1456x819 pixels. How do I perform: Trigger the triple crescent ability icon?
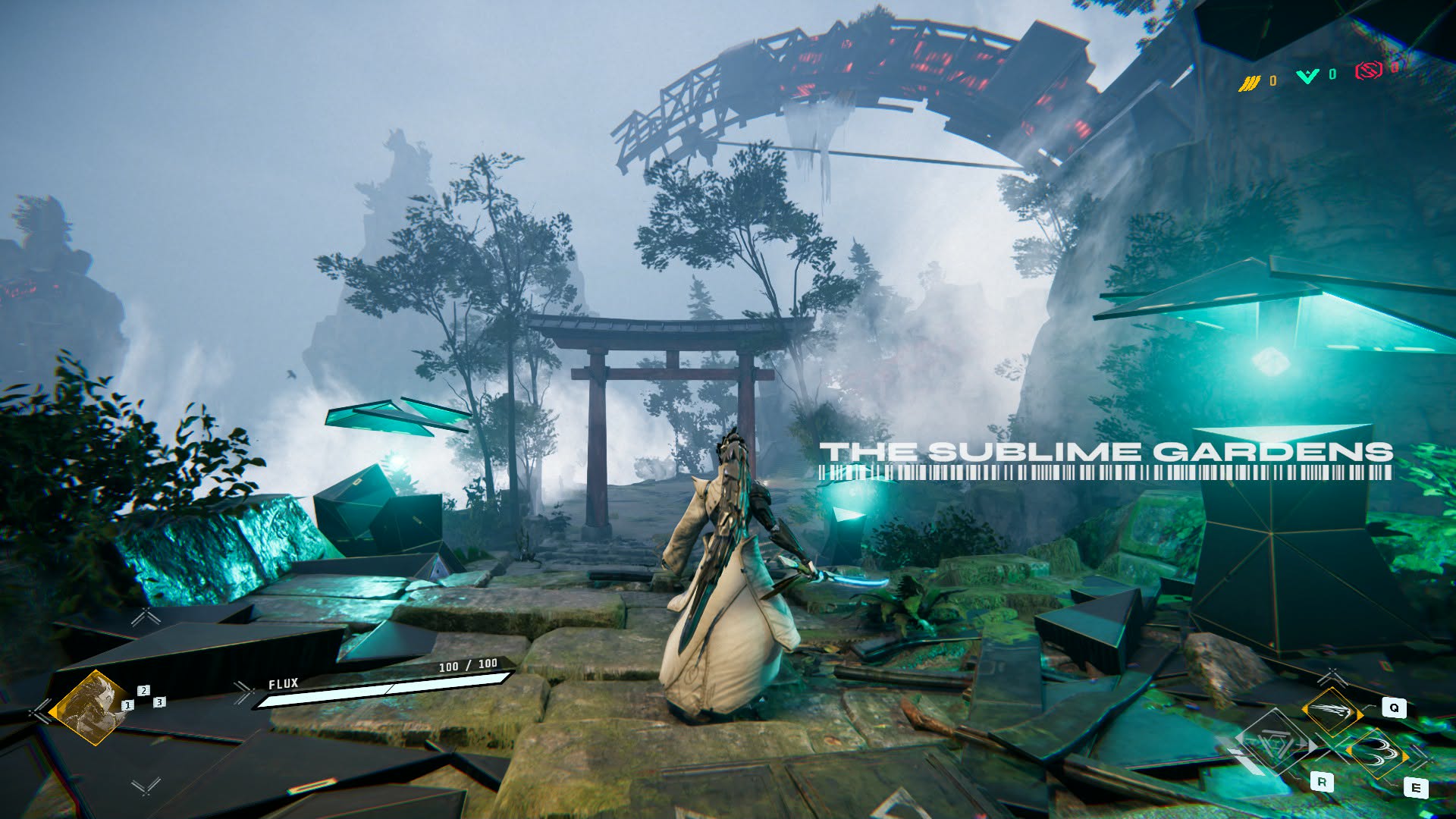(x=1377, y=753)
